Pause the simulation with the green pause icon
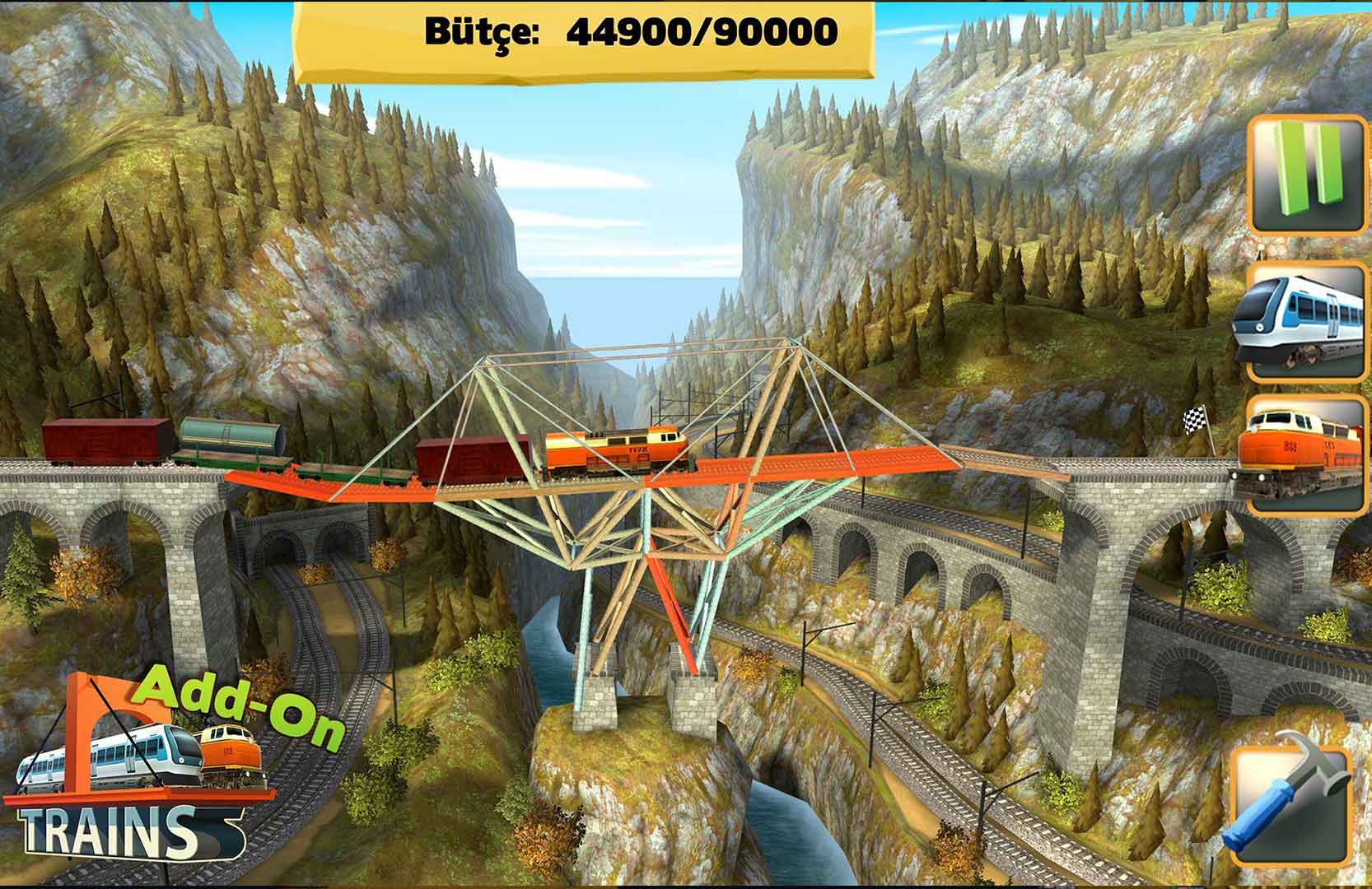The height and width of the screenshot is (889, 1372). 1307,175
